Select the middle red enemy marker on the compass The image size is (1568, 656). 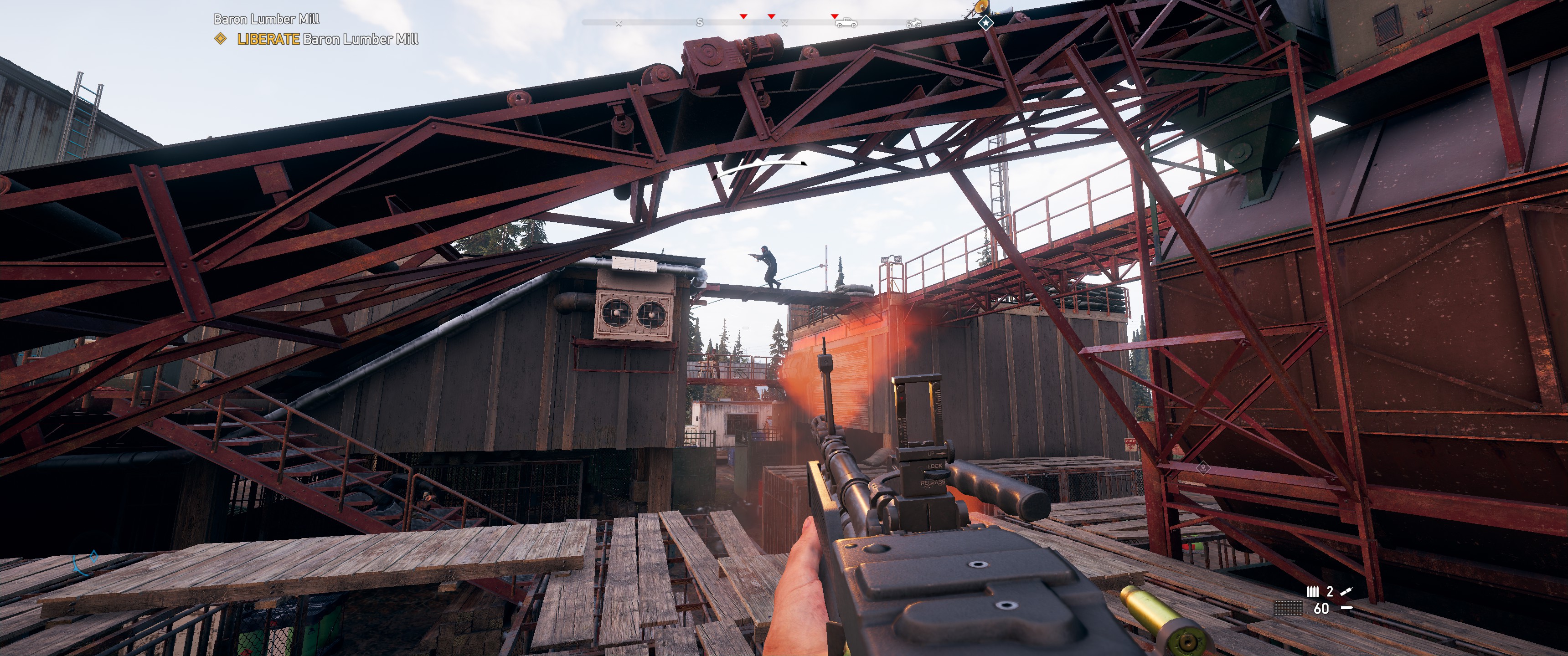point(771,17)
